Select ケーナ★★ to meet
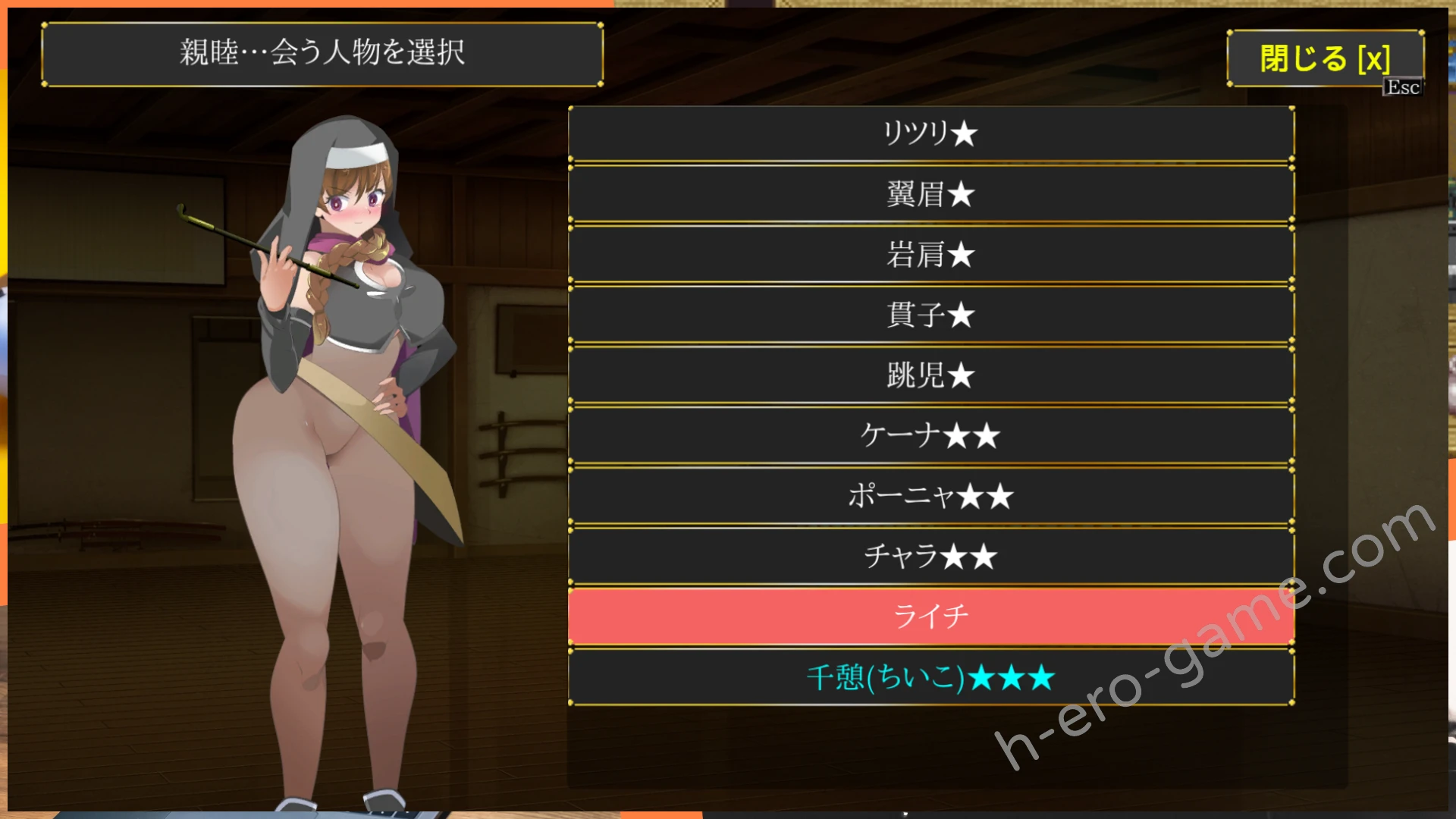Image resolution: width=1456 pixels, height=819 pixels. (x=930, y=435)
